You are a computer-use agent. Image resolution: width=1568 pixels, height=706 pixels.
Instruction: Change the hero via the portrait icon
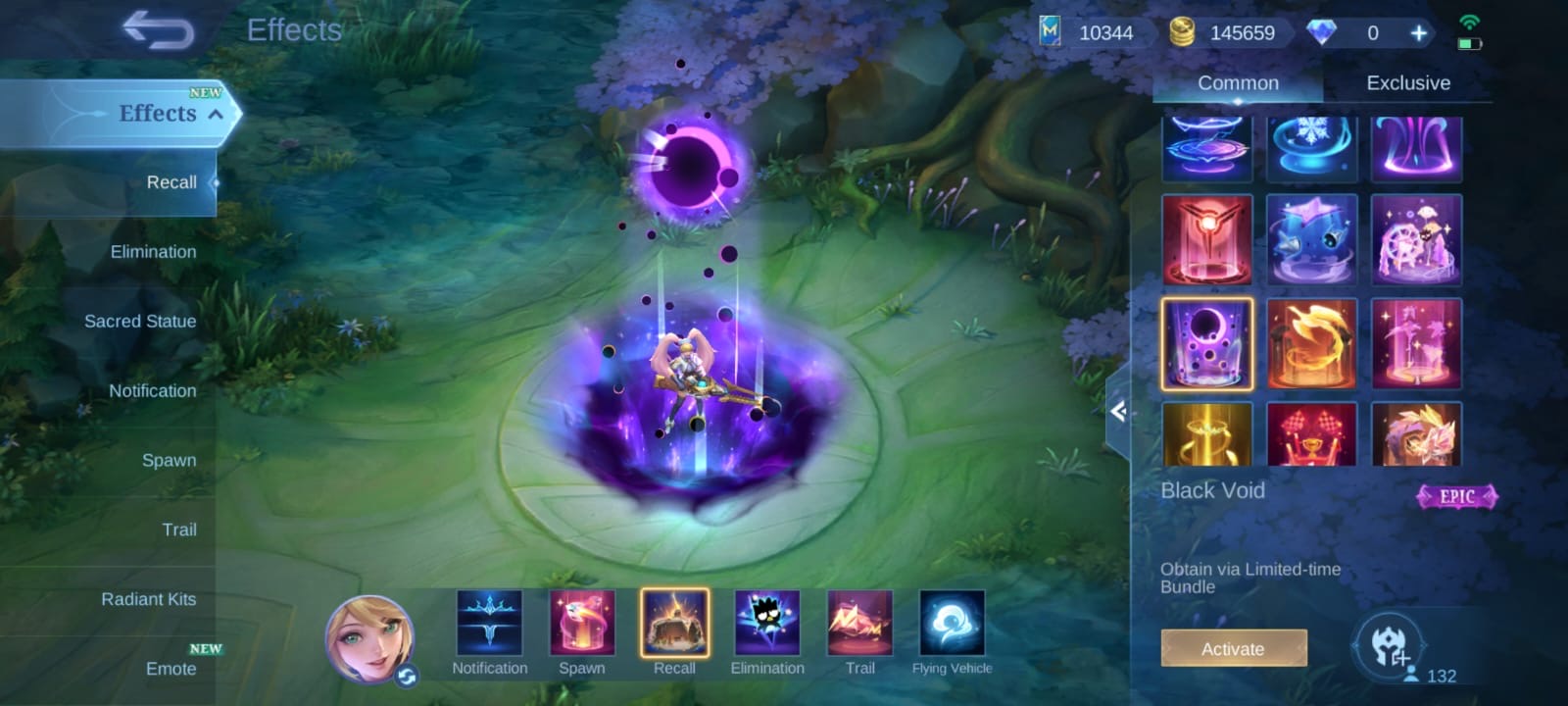[370, 638]
